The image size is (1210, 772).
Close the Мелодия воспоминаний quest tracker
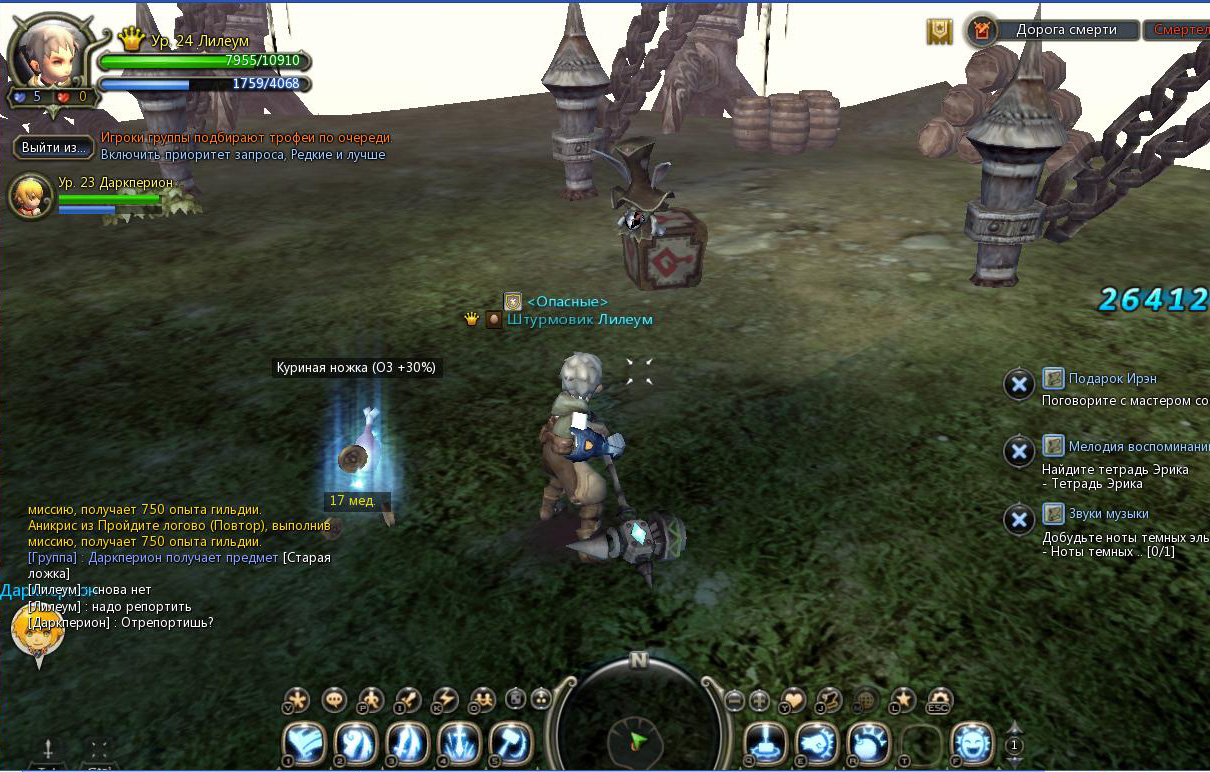[1018, 452]
